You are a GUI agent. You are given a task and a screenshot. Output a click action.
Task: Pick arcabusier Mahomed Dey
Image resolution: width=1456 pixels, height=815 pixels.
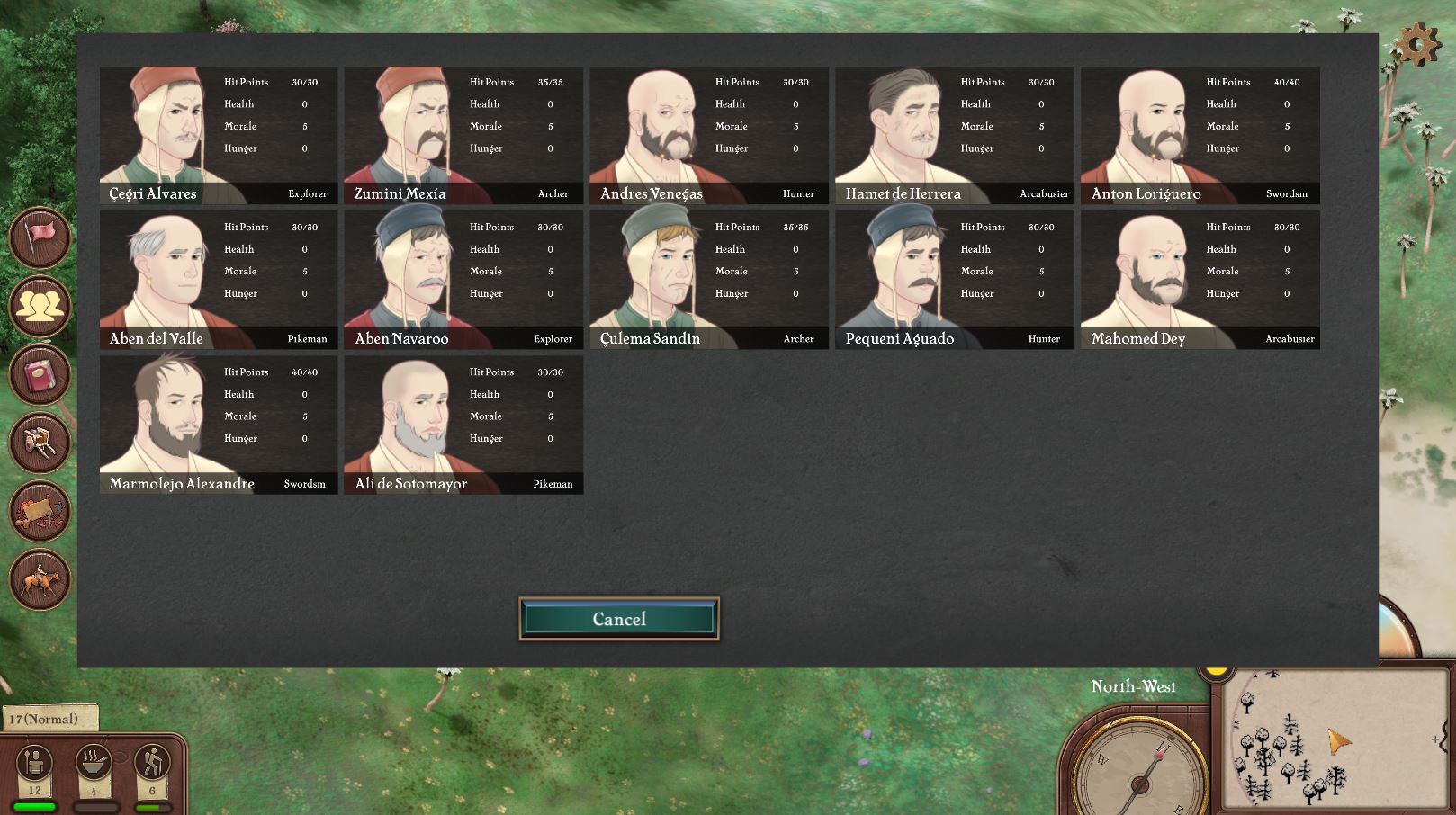click(x=1200, y=280)
